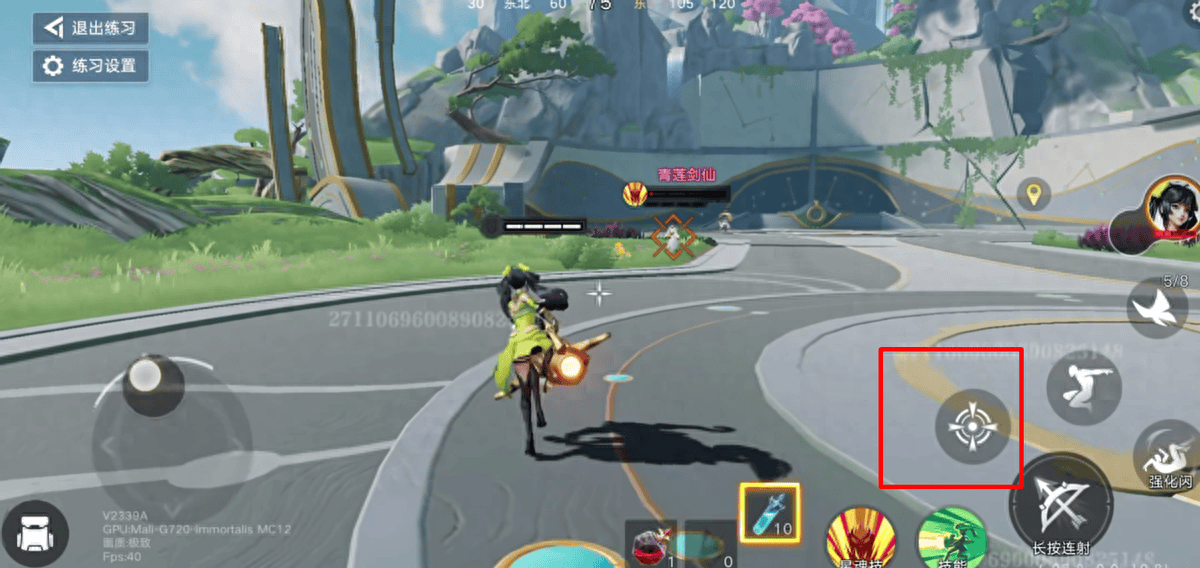Activate the bird wing glide skill

(1158, 309)
